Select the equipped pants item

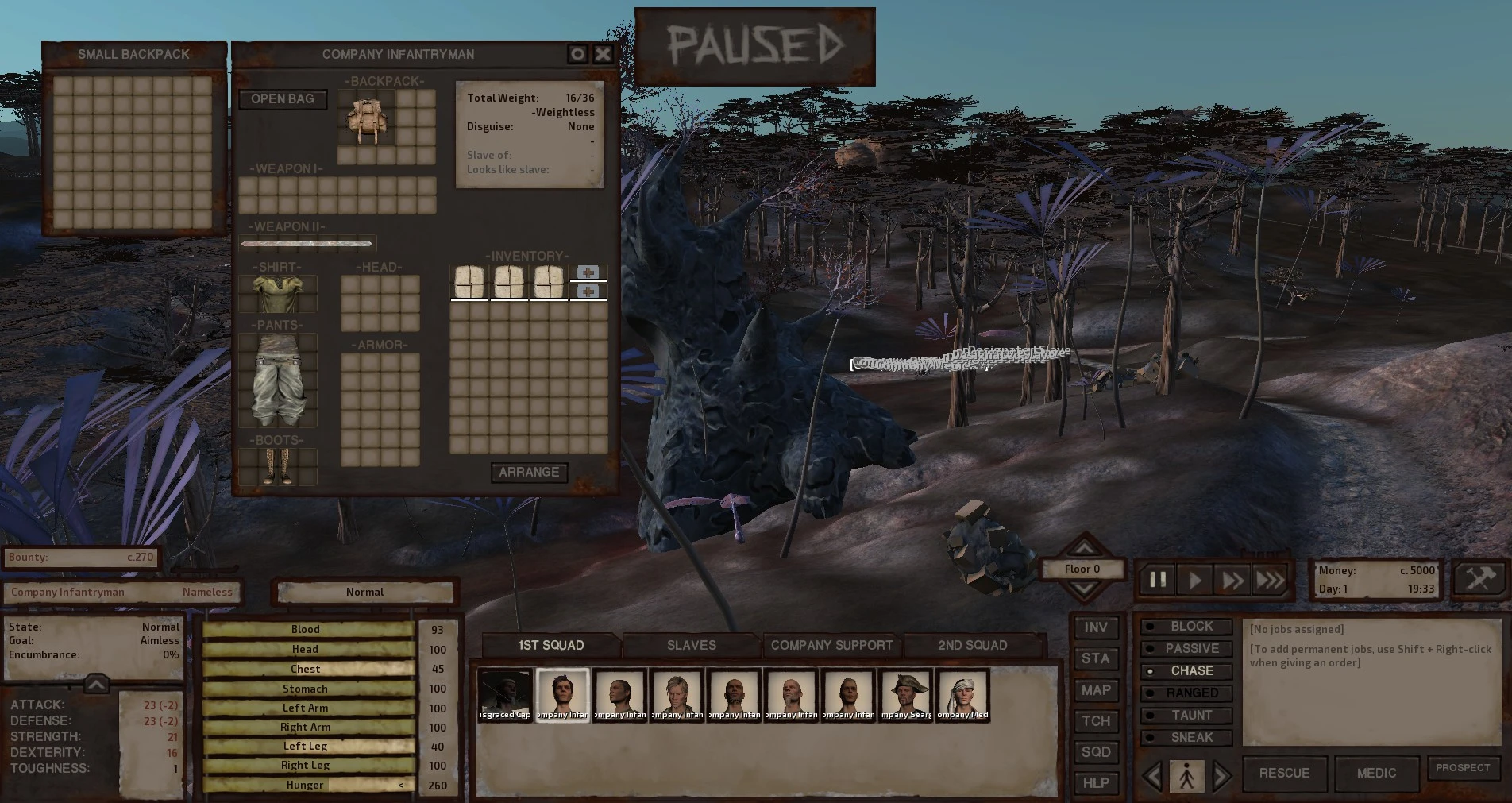click(278, 380)
